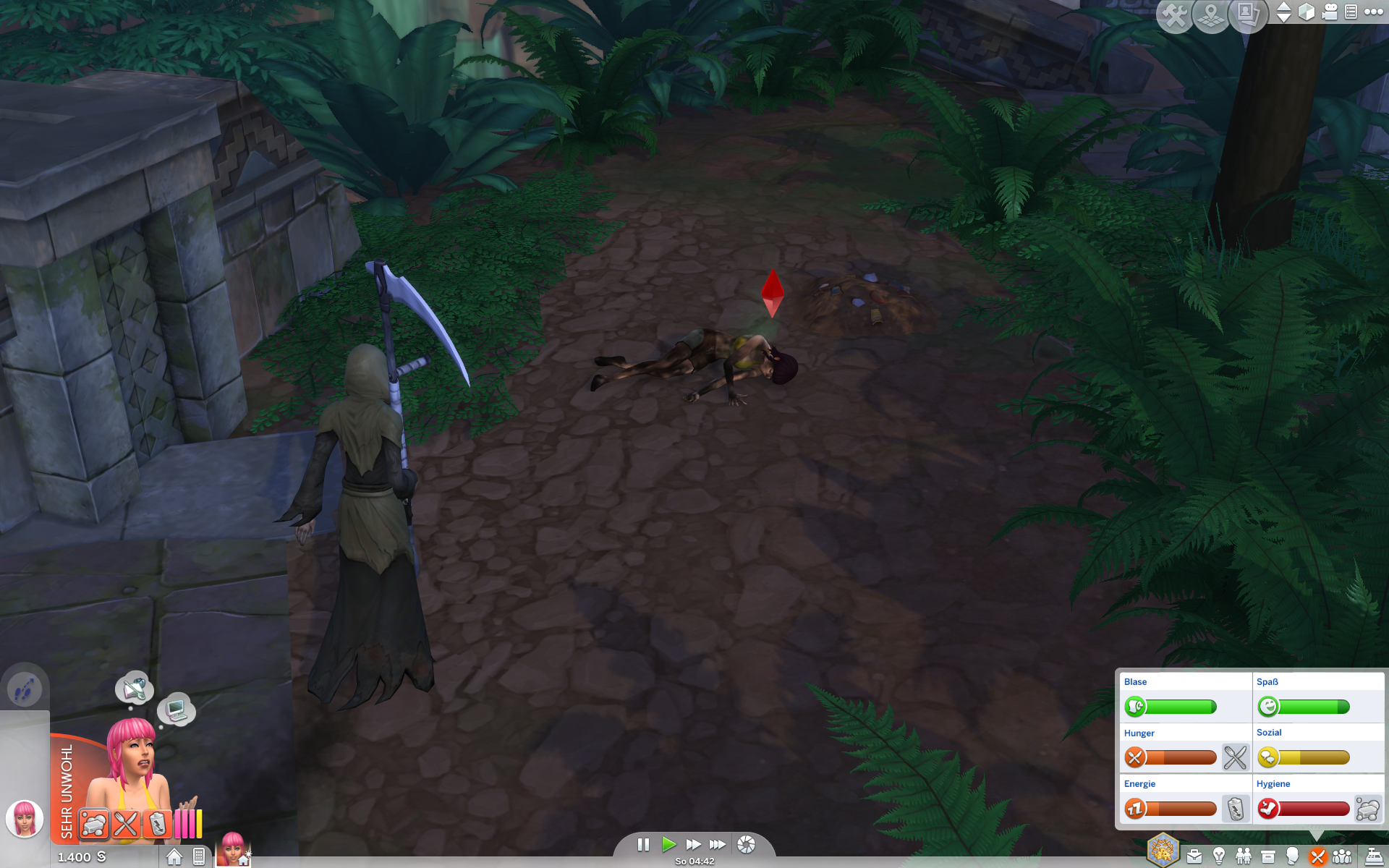This screenshot has height=868, width=1389.
Task: Select the hungry fork-and-knife moodlet
Action: [126, 824]
